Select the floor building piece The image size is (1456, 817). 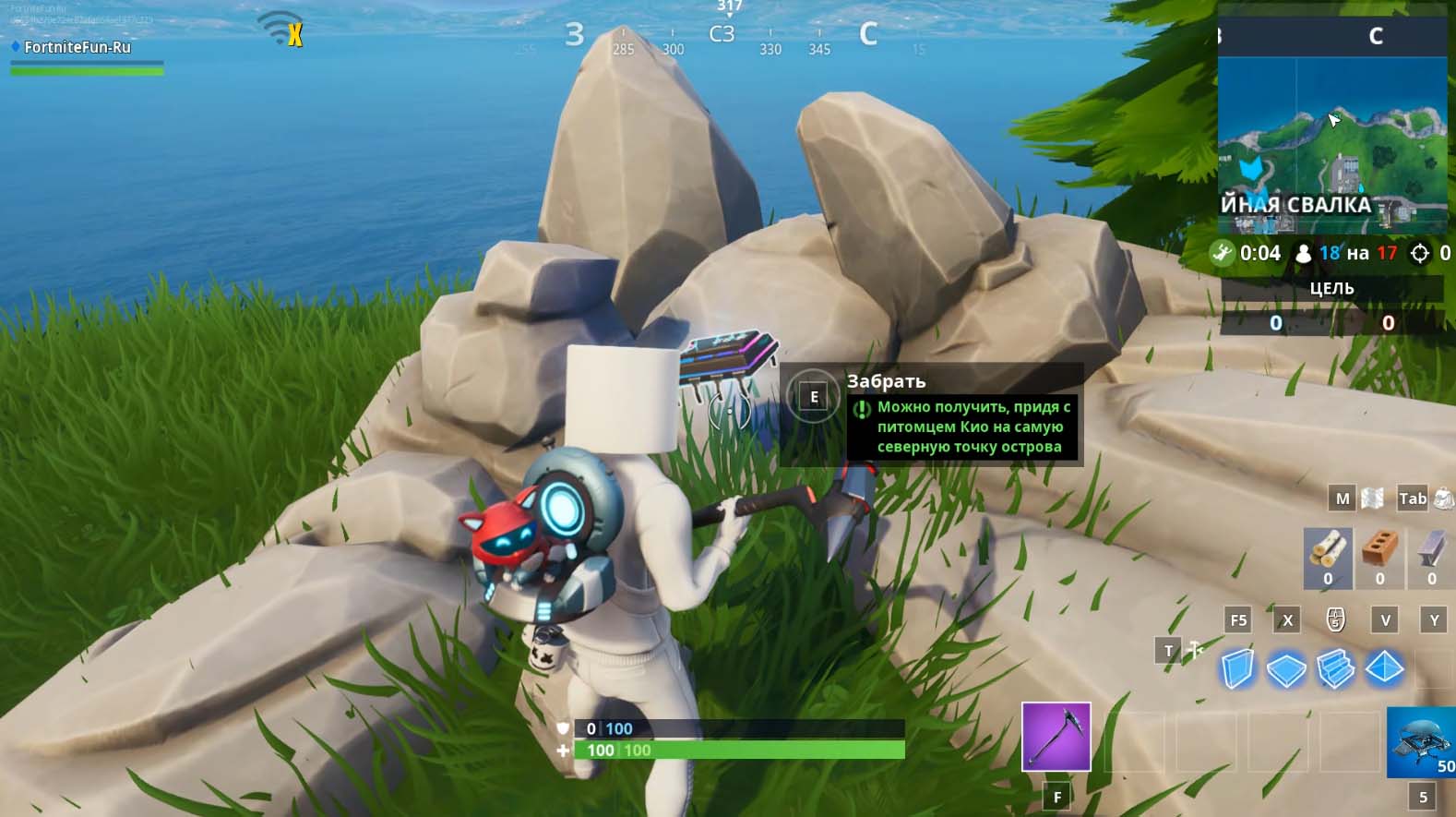[x=1286, y=668]
